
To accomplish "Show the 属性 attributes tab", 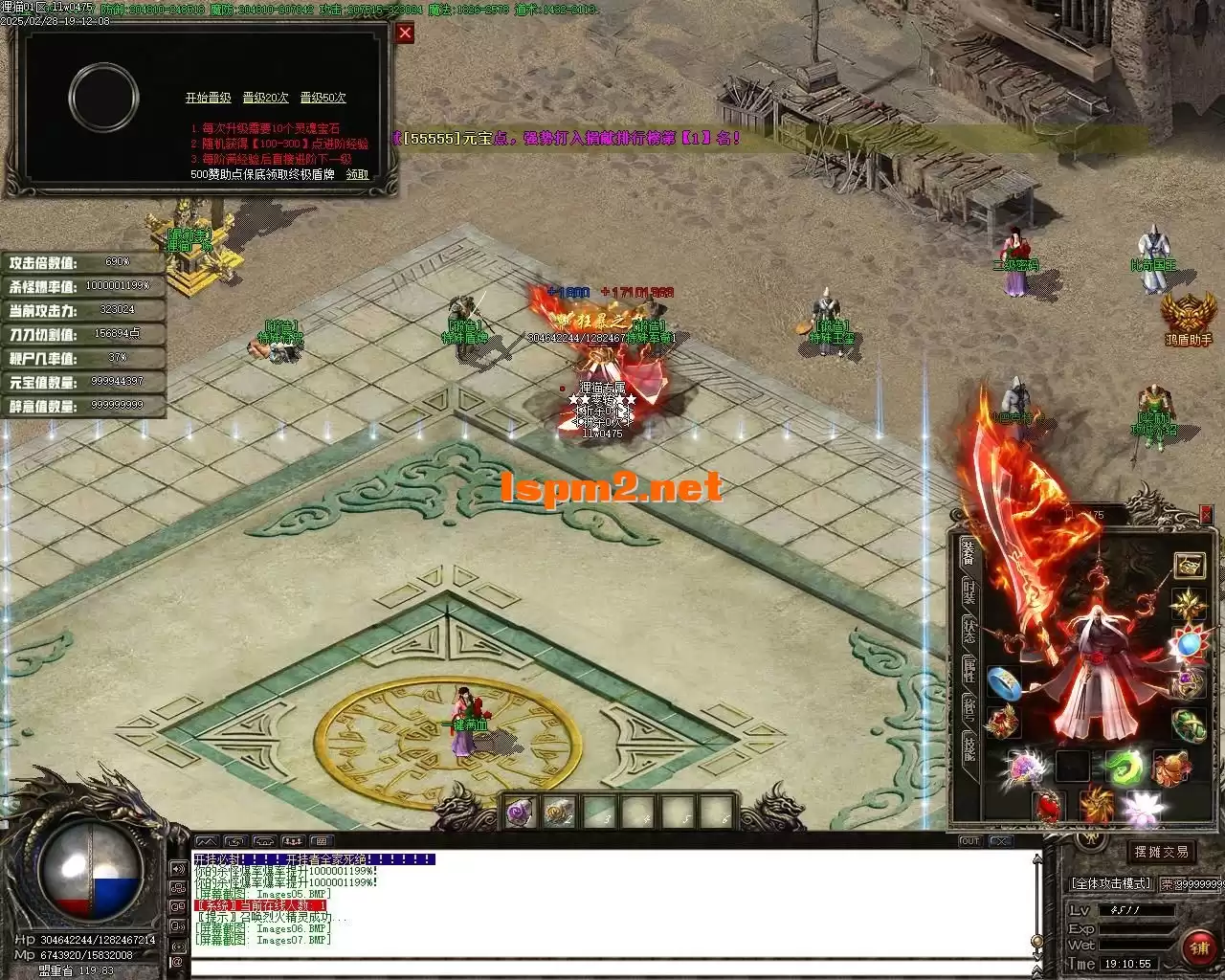I will pos(969,669).
